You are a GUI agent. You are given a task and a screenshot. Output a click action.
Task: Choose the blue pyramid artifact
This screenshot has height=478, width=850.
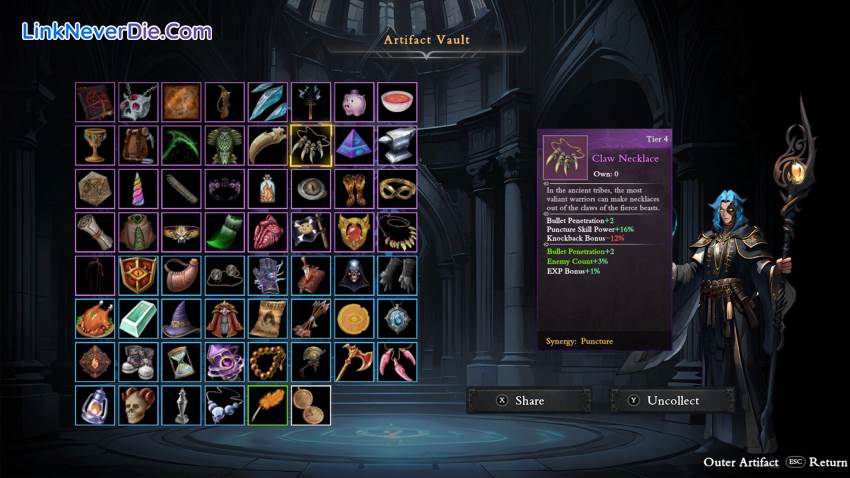(x=354, y=145)
